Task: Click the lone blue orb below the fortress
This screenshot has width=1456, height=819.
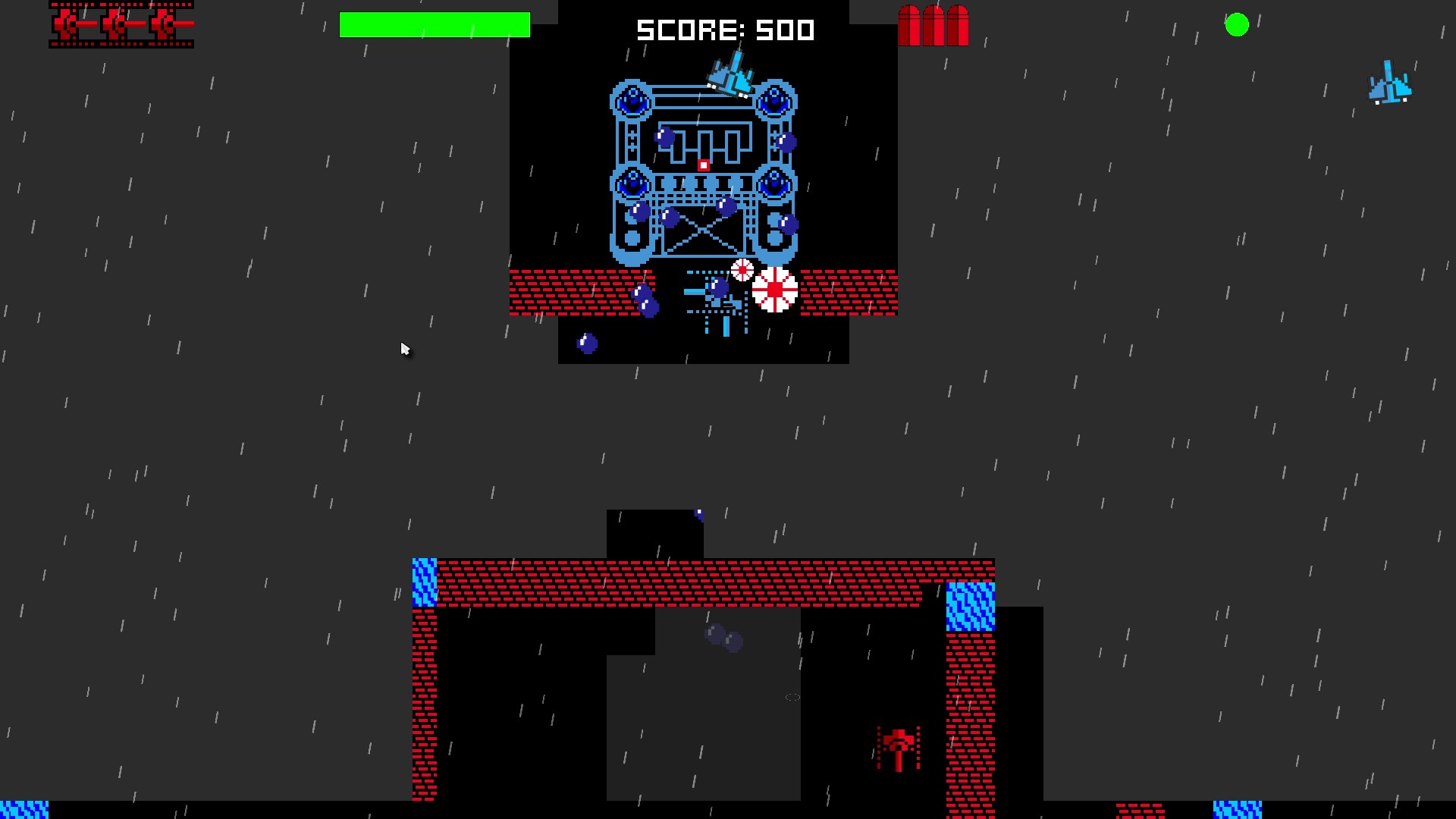Action: point(588,343)
